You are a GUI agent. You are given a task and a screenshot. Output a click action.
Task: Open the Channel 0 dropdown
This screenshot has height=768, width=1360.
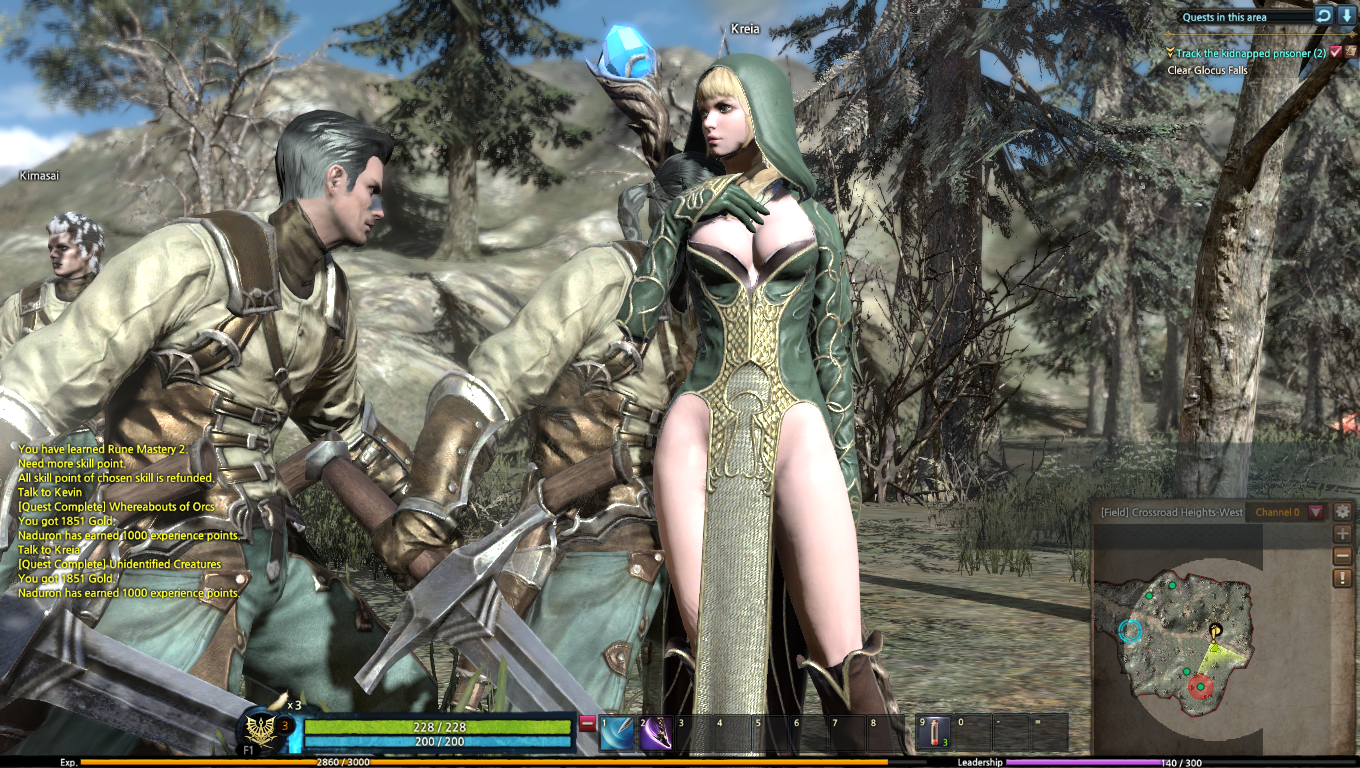click(1316, 512)
